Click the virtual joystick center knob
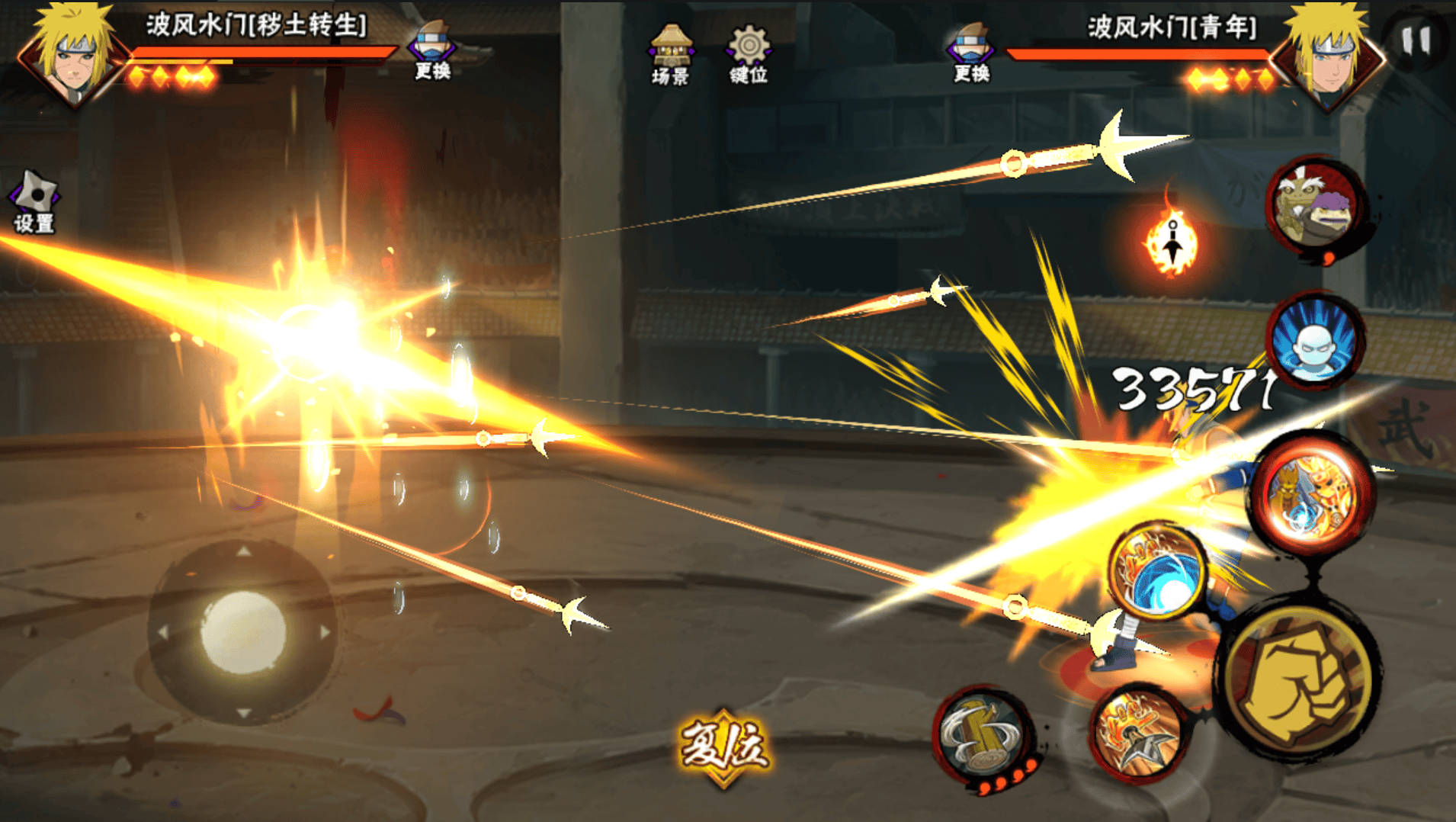 [x=242, y=633]
